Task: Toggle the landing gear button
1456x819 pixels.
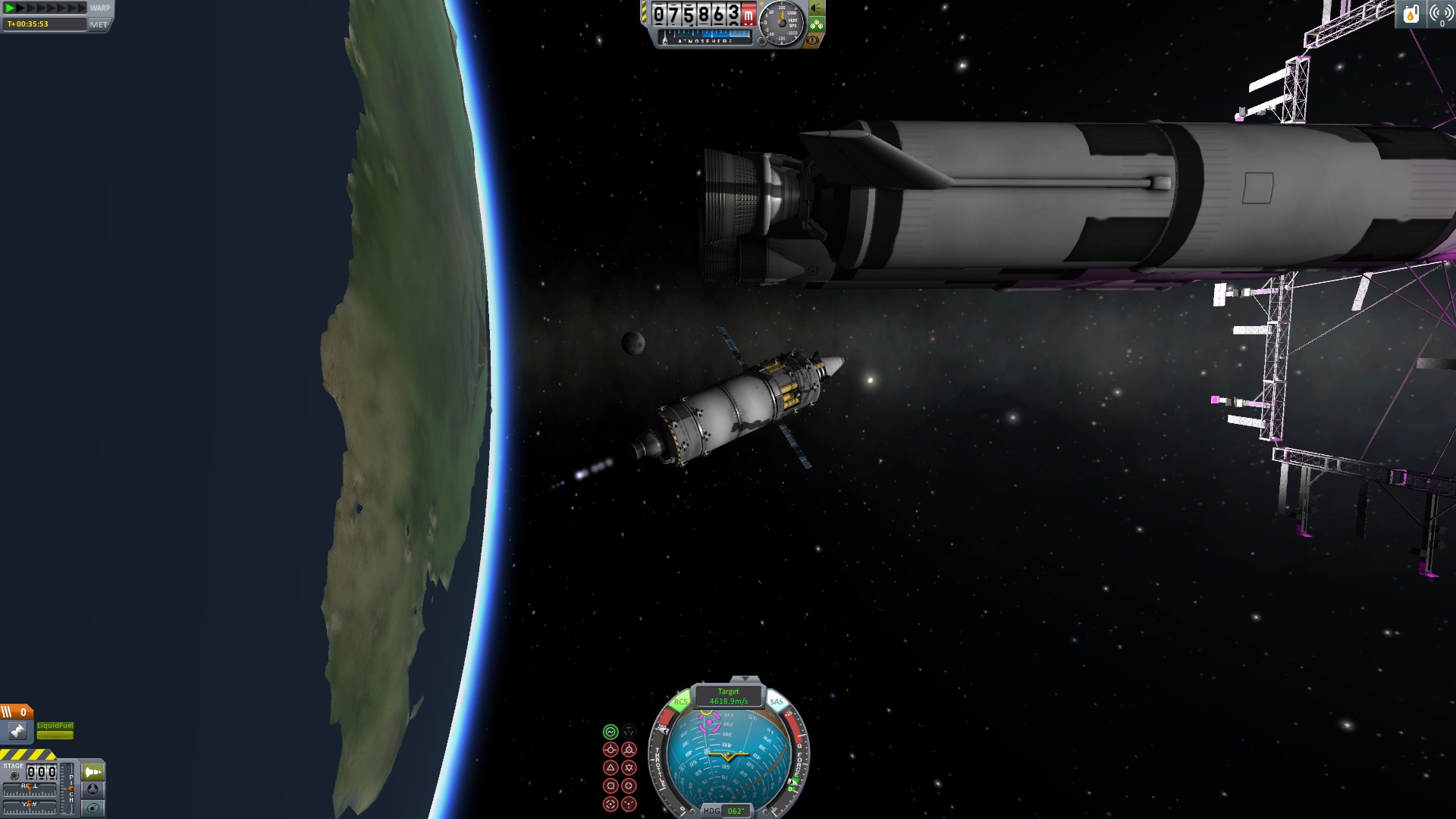Action: point(817,24)
